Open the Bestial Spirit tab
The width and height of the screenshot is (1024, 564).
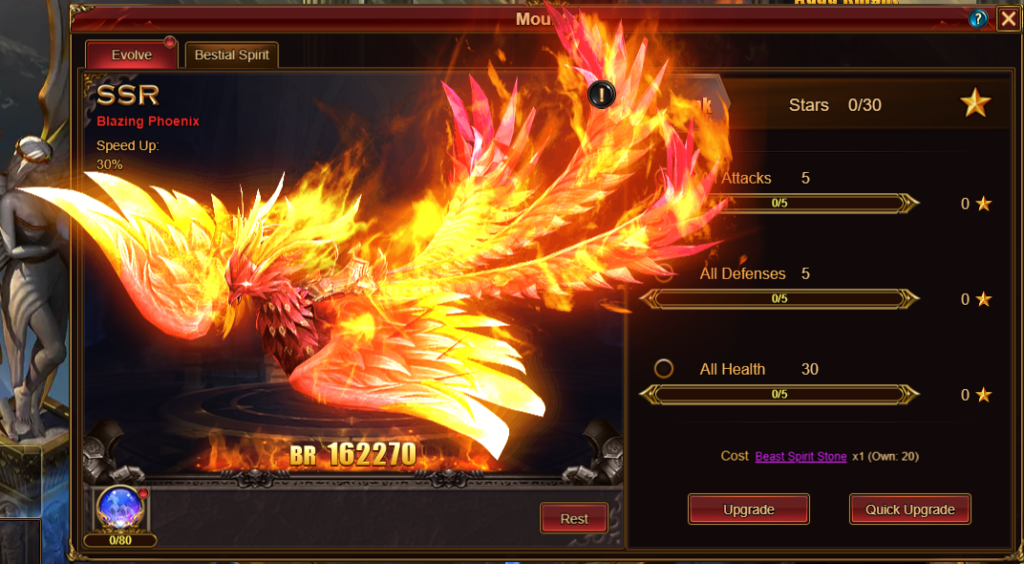coord(232,55)
